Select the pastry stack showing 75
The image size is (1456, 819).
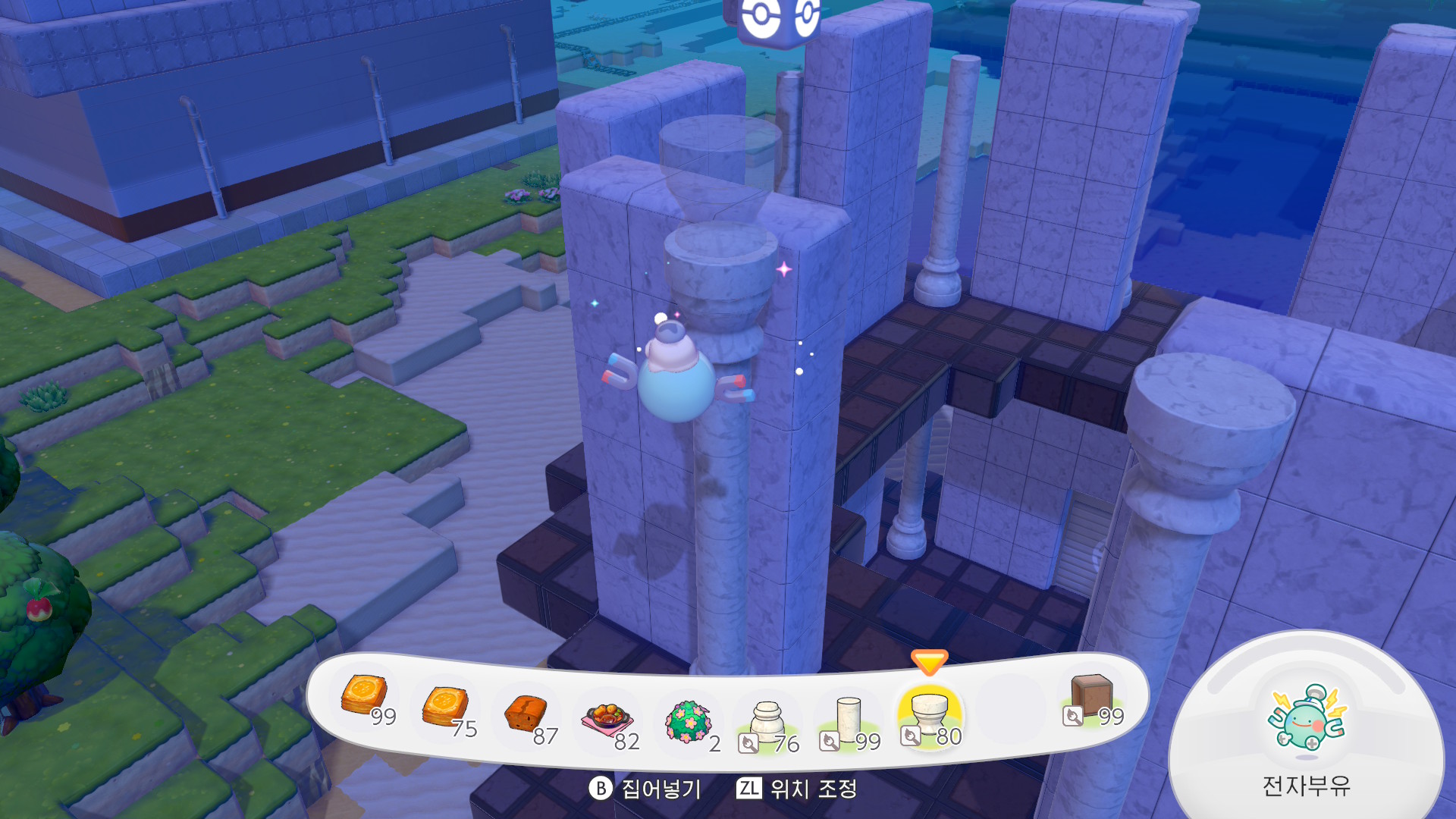(x=446, y=707)
